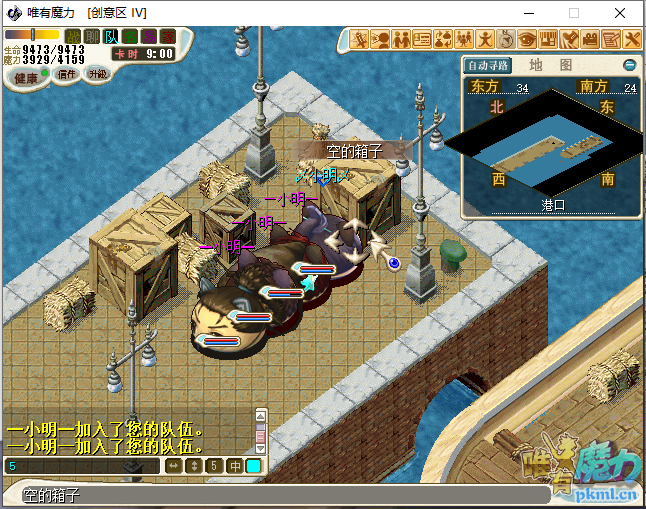Toggle the 易 (trade) mode button

[x=149, y=37]
